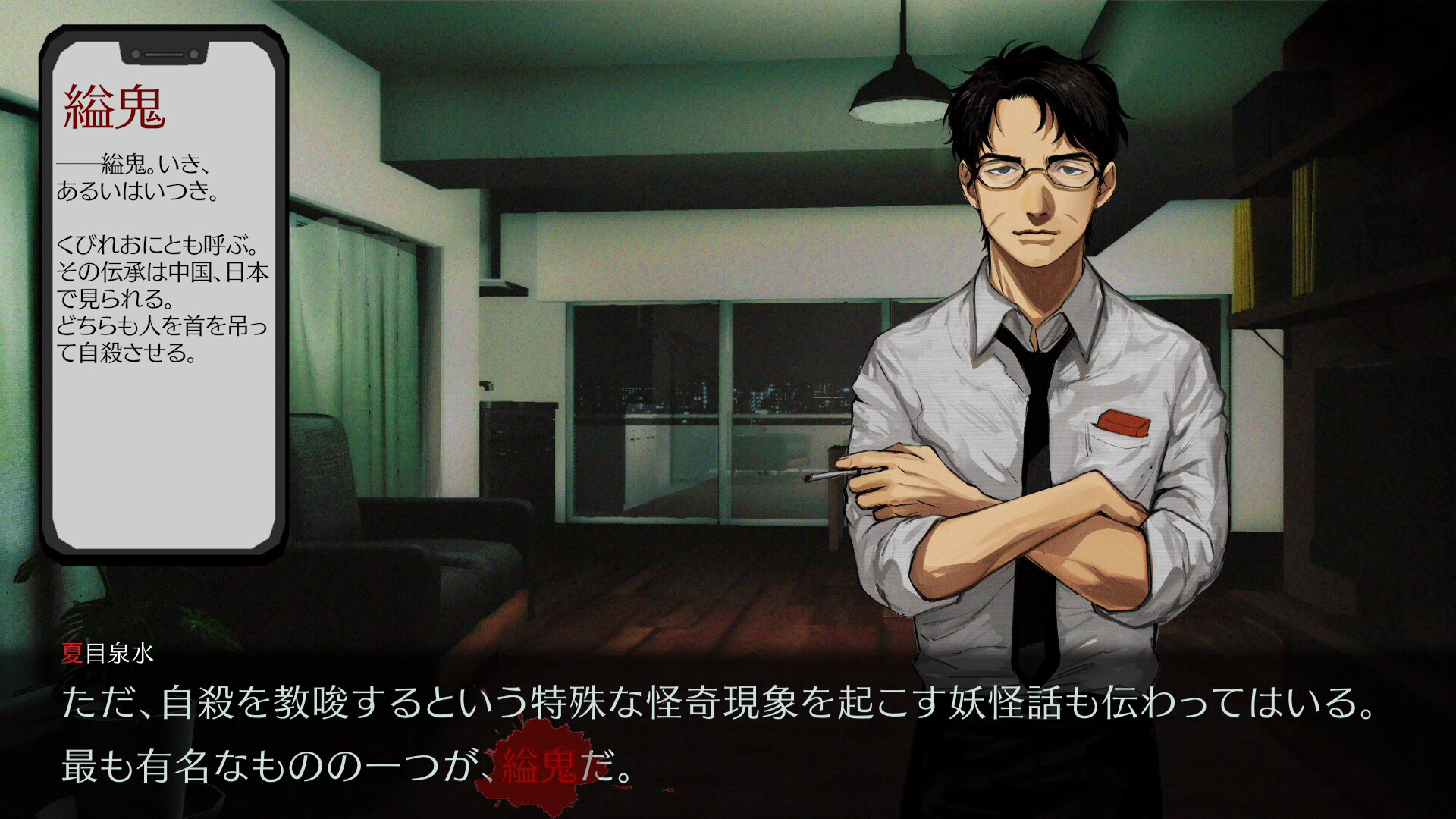Advance the story by clicking the dialogue box
This screenshot has height=819, width=1456.
pos(728,728)
